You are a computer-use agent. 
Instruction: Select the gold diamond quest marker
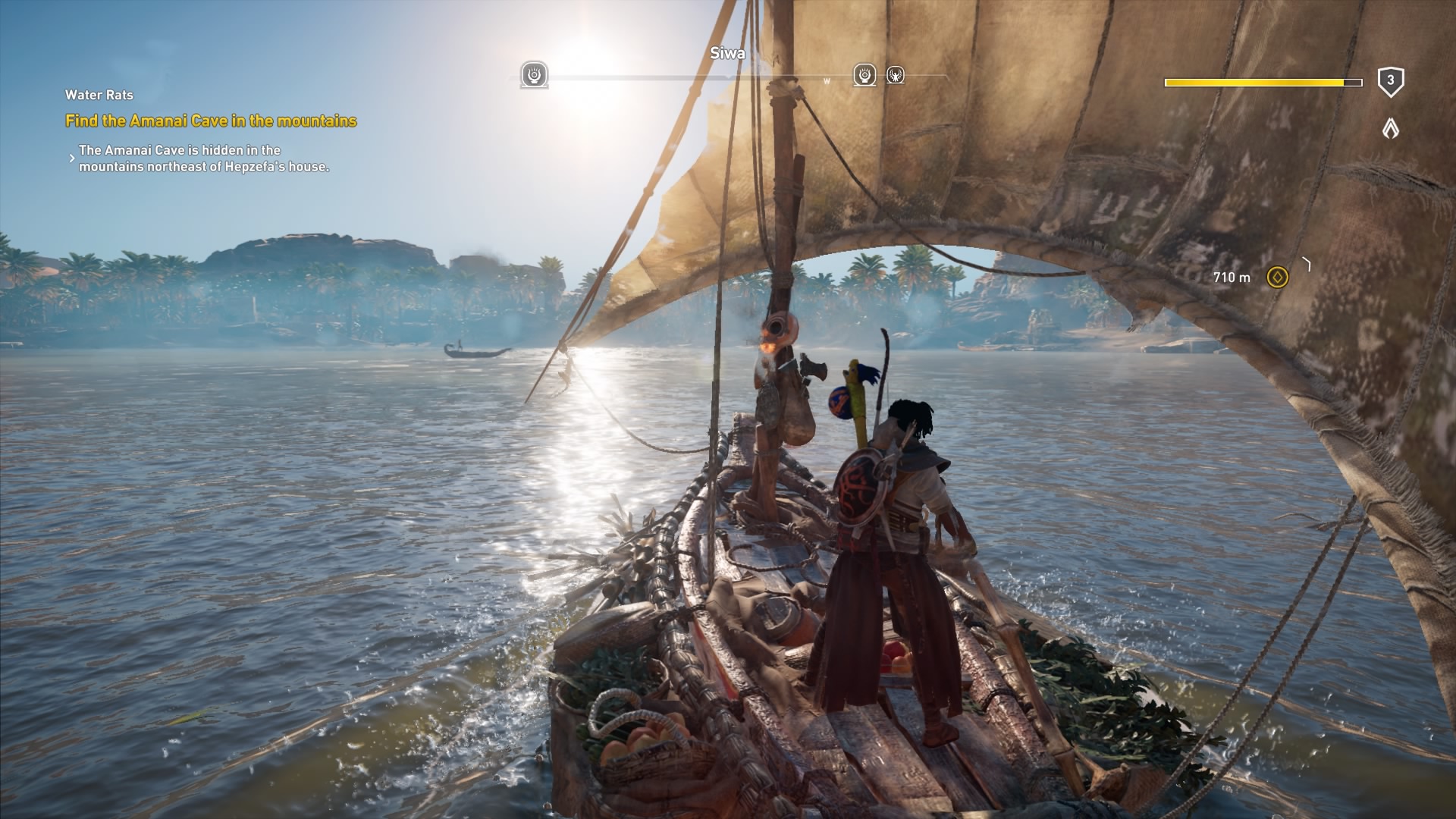(1278, 277)
